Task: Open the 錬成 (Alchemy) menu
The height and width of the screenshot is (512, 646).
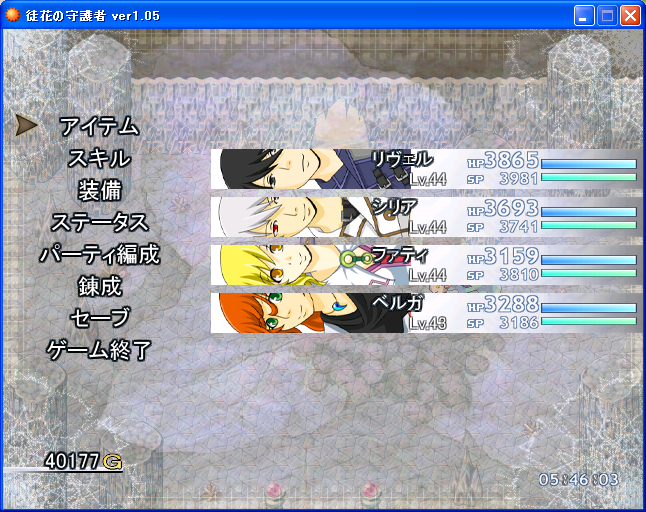Action: (99, 287)
